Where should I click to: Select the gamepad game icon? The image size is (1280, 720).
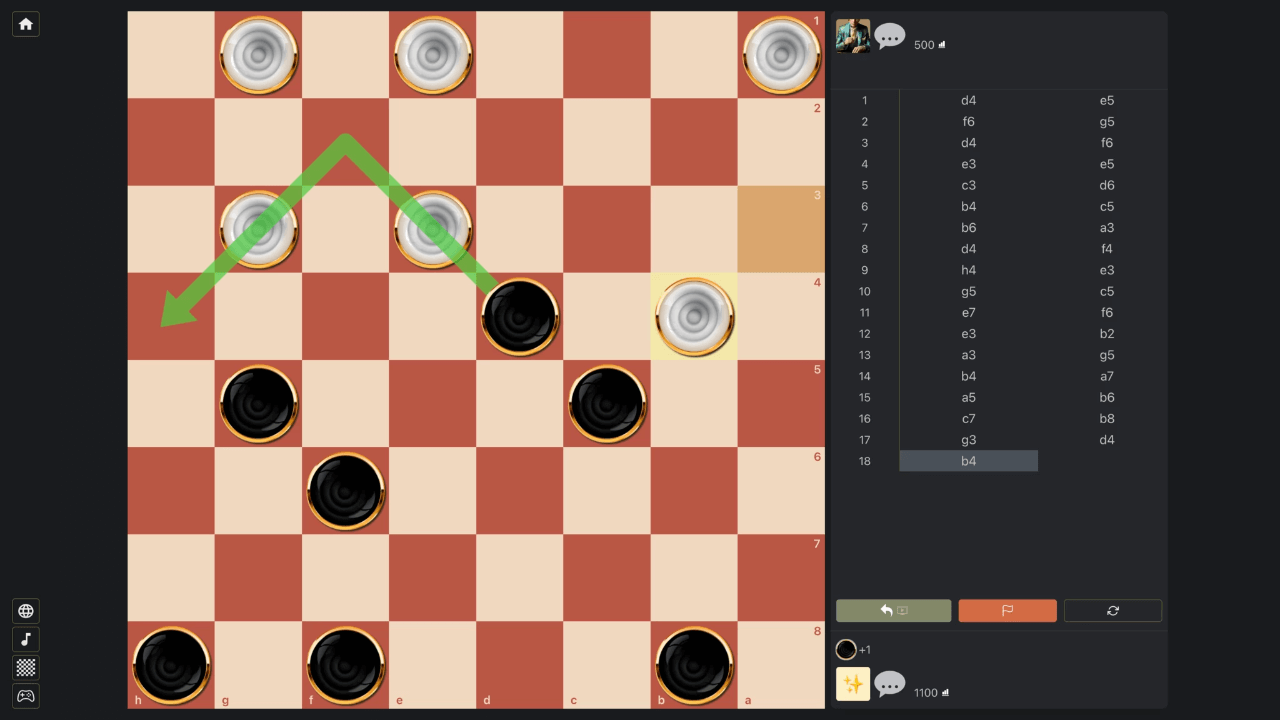pos(25,696)
